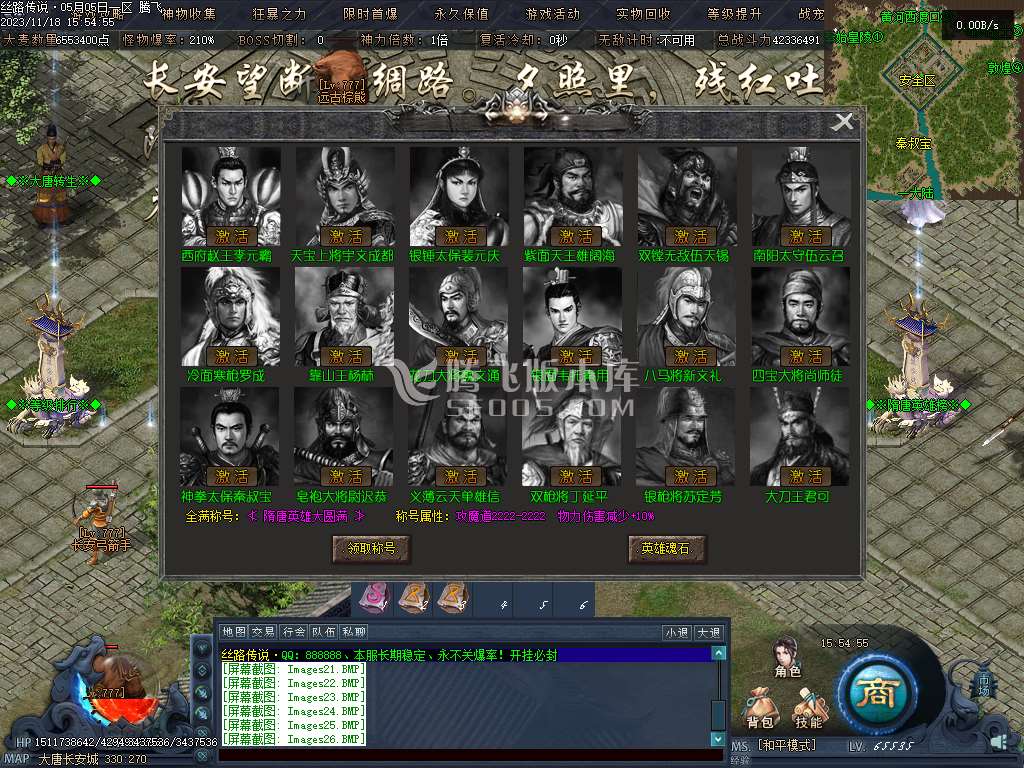This screenshot has height=768, width=1024.
Task: Click the 领取称号 claim title button
Action: pyautogui.click(x=371, y=548)
